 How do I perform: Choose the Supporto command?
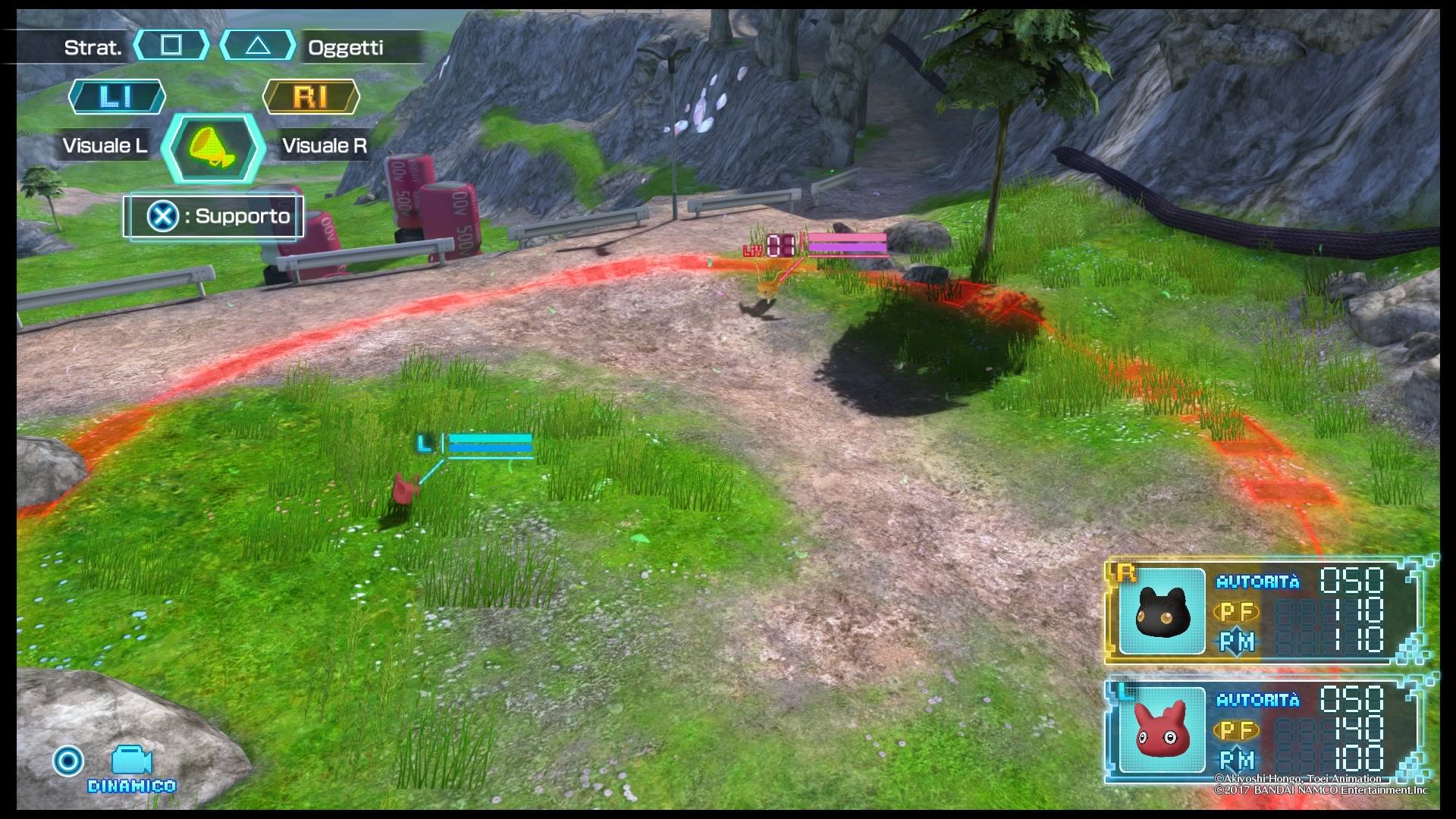coord(214,217)
